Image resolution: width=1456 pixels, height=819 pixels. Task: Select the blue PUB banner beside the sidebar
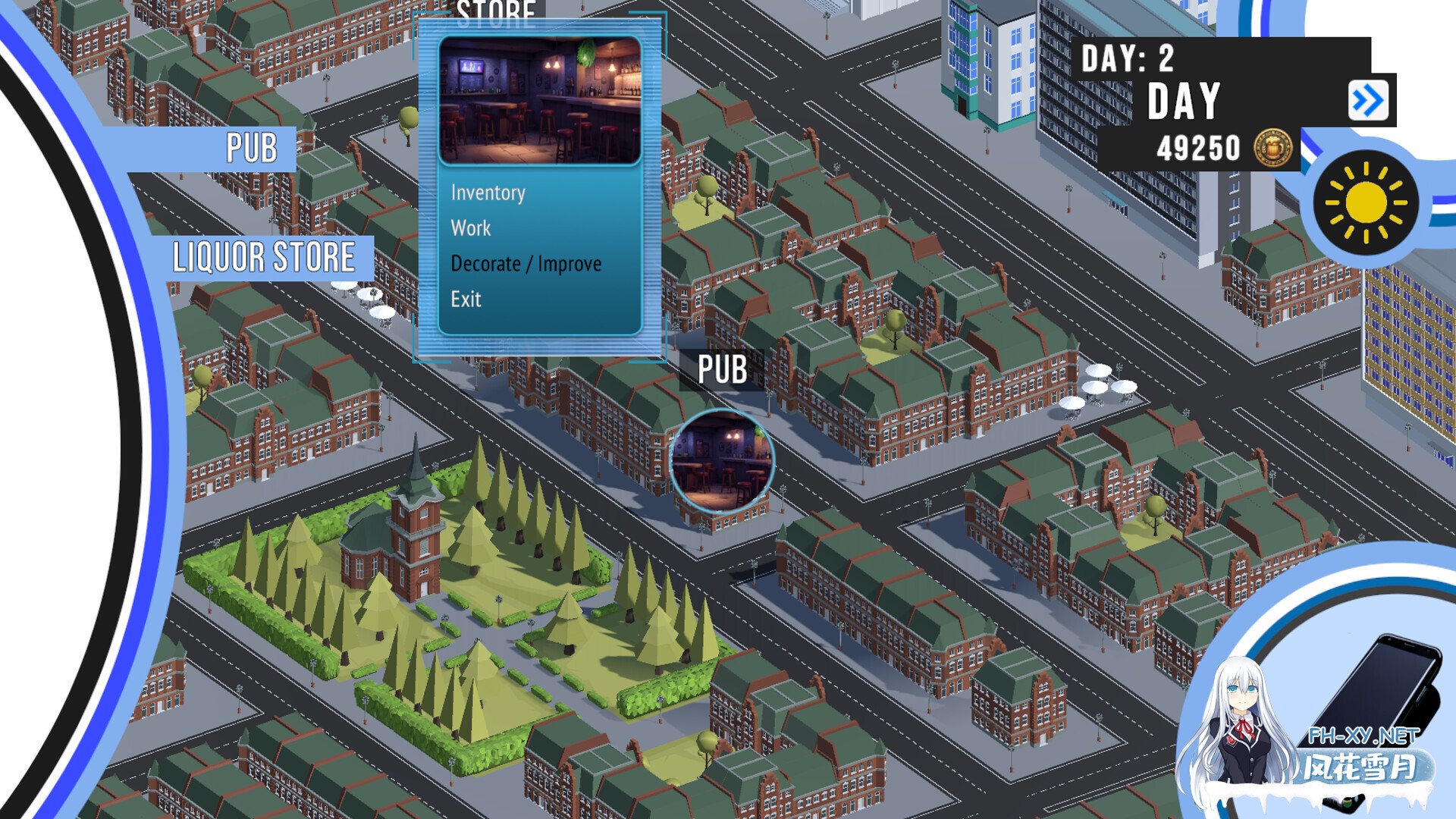tap(251, 148)
